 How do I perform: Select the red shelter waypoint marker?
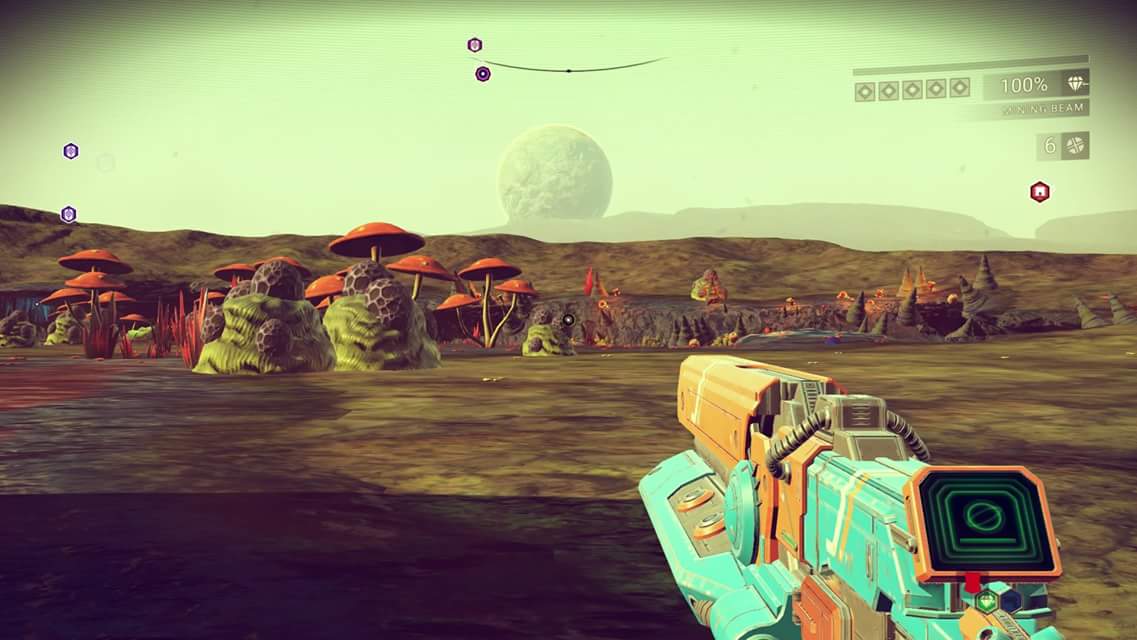pyautogui.click(x=1039, y=191)
